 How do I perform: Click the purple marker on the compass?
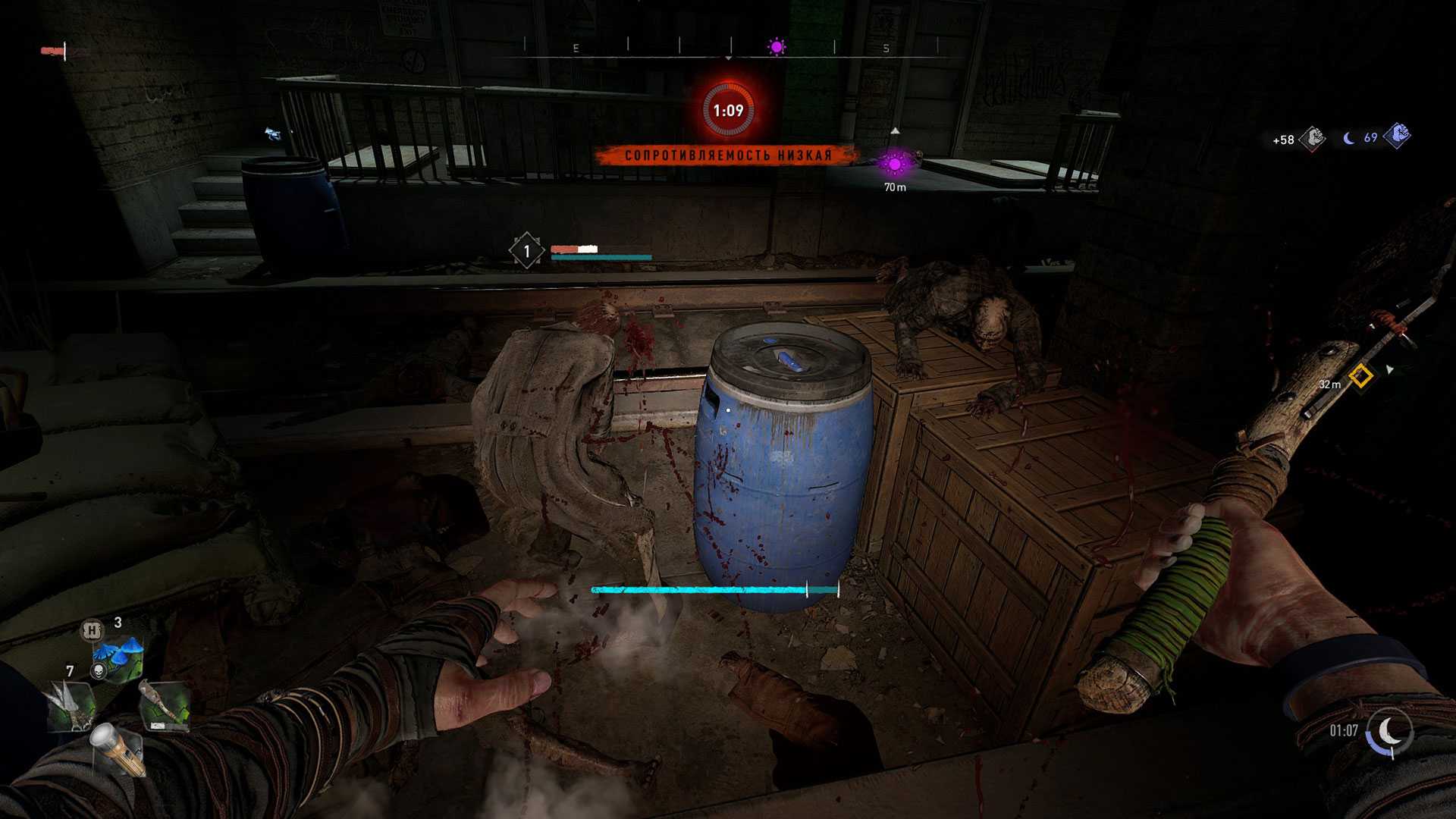tap(777, 47)
